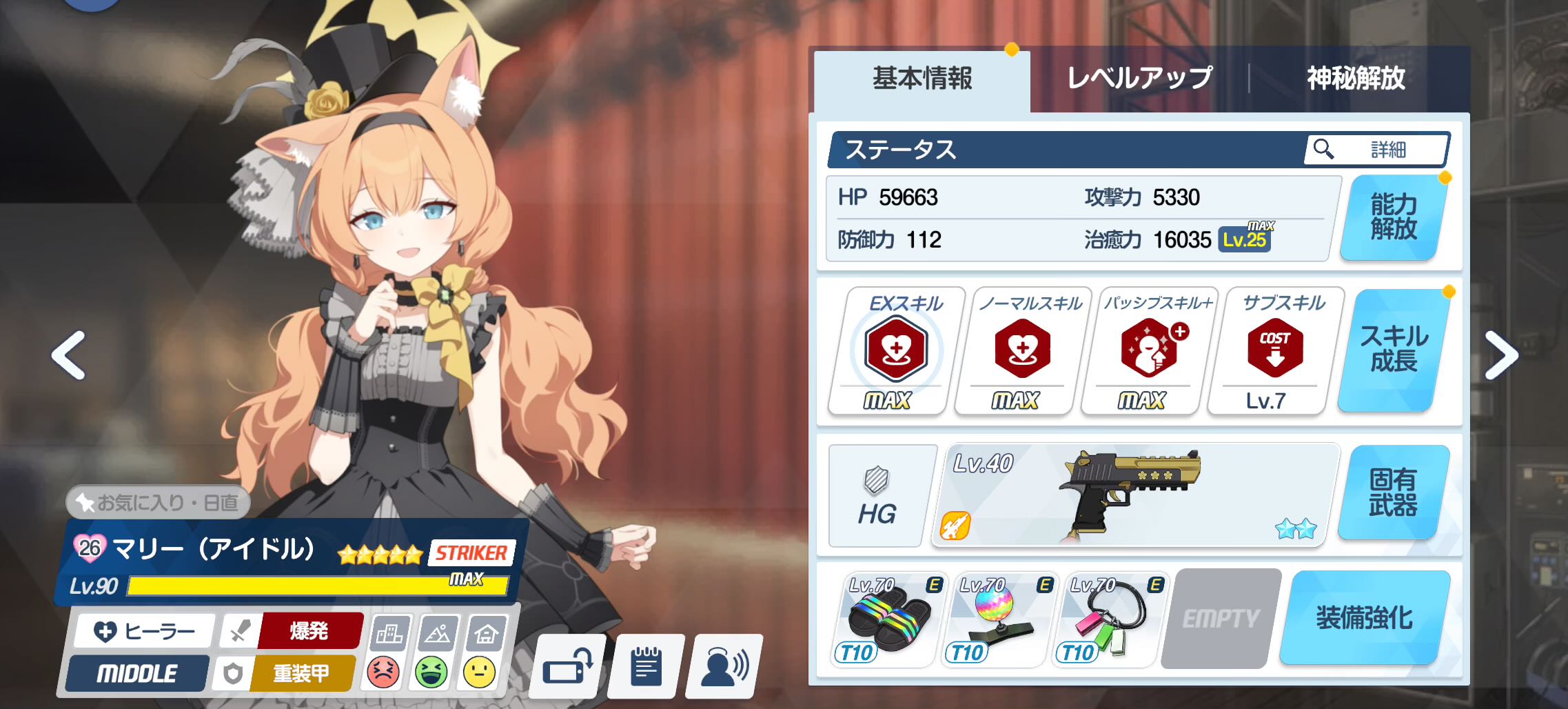1568x709 pixels.
Task: Toggle the お気に入り favorite tag
Action: (x=158, y=502)
